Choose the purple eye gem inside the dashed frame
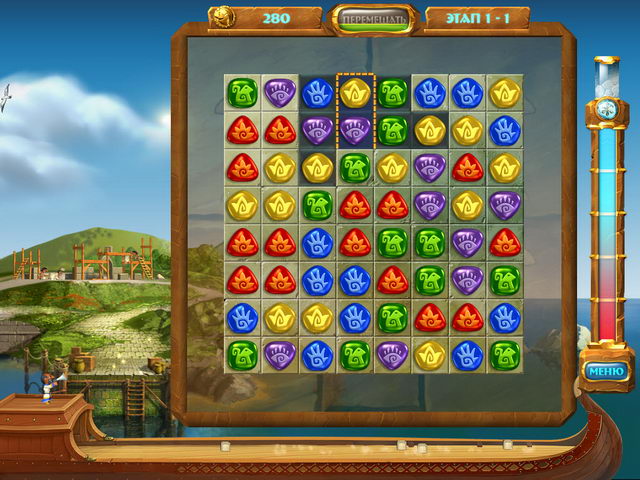640x480 pixels. coord(355,130)
